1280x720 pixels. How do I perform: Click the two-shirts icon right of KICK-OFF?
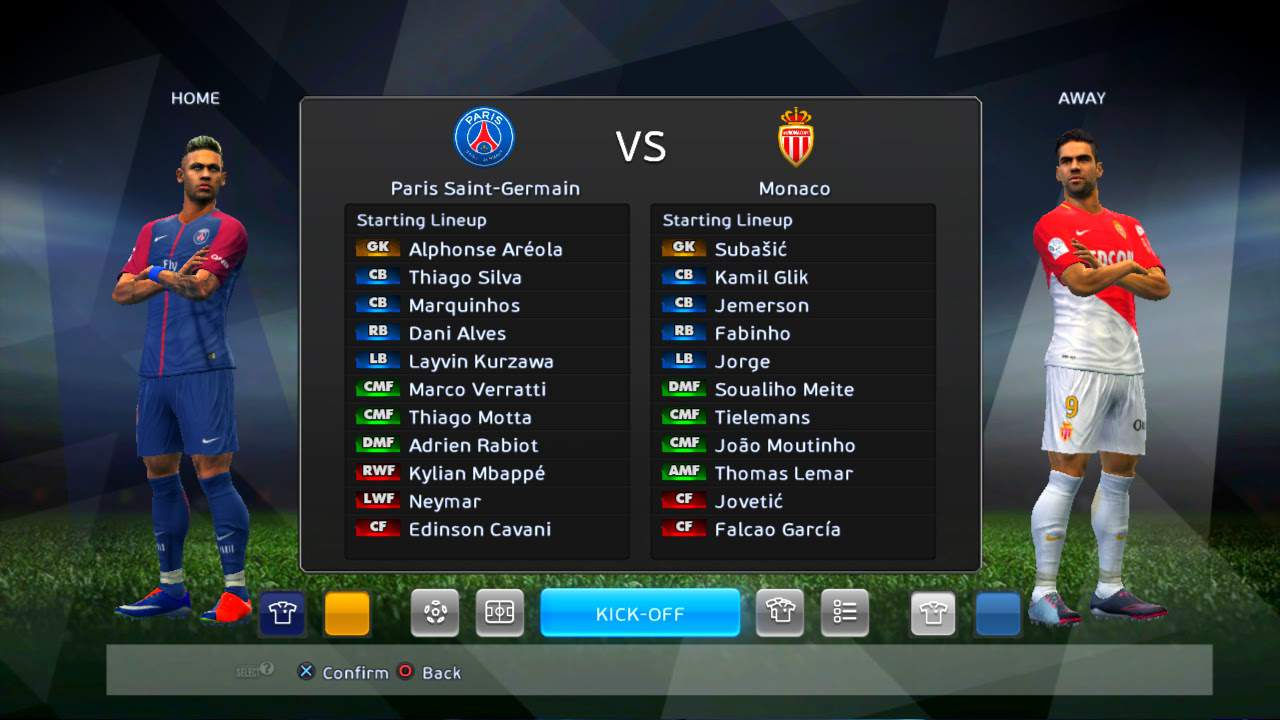pos(780,613)
